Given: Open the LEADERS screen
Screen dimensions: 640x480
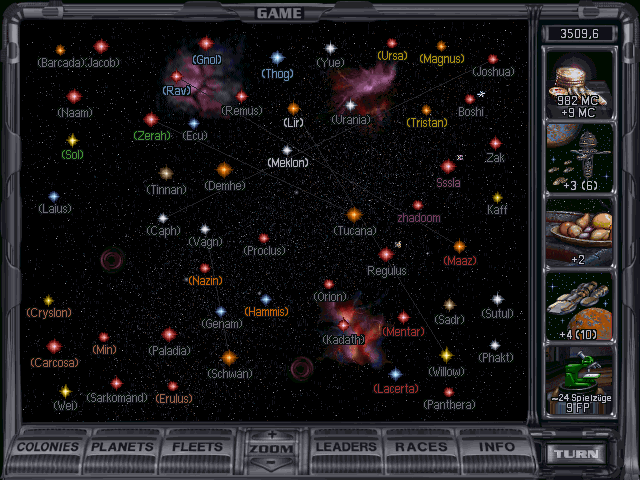Looking at the screenshot, I should click(347, 447).
